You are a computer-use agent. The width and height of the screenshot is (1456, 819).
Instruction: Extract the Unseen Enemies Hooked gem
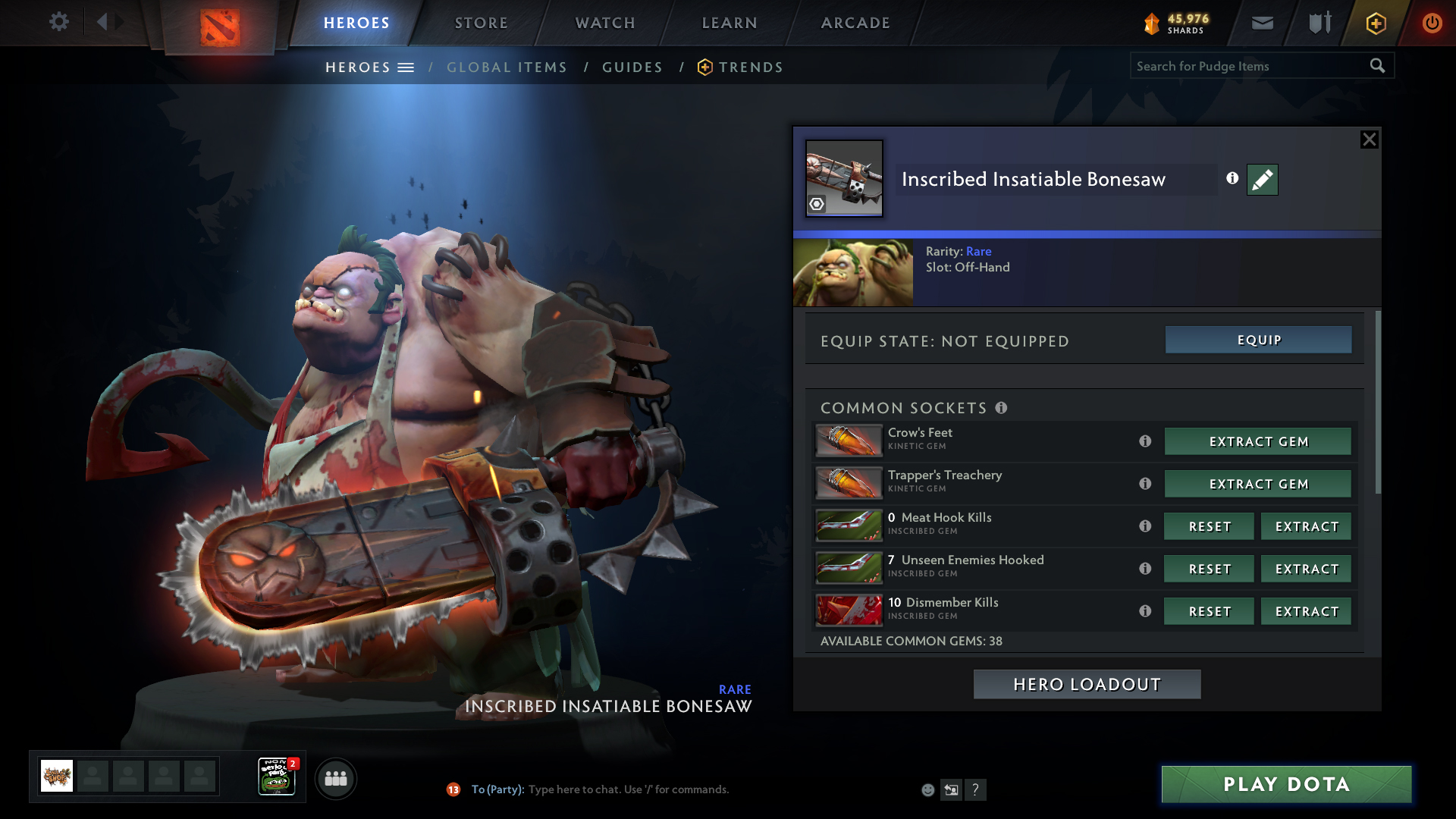[x=1306, y=569]
